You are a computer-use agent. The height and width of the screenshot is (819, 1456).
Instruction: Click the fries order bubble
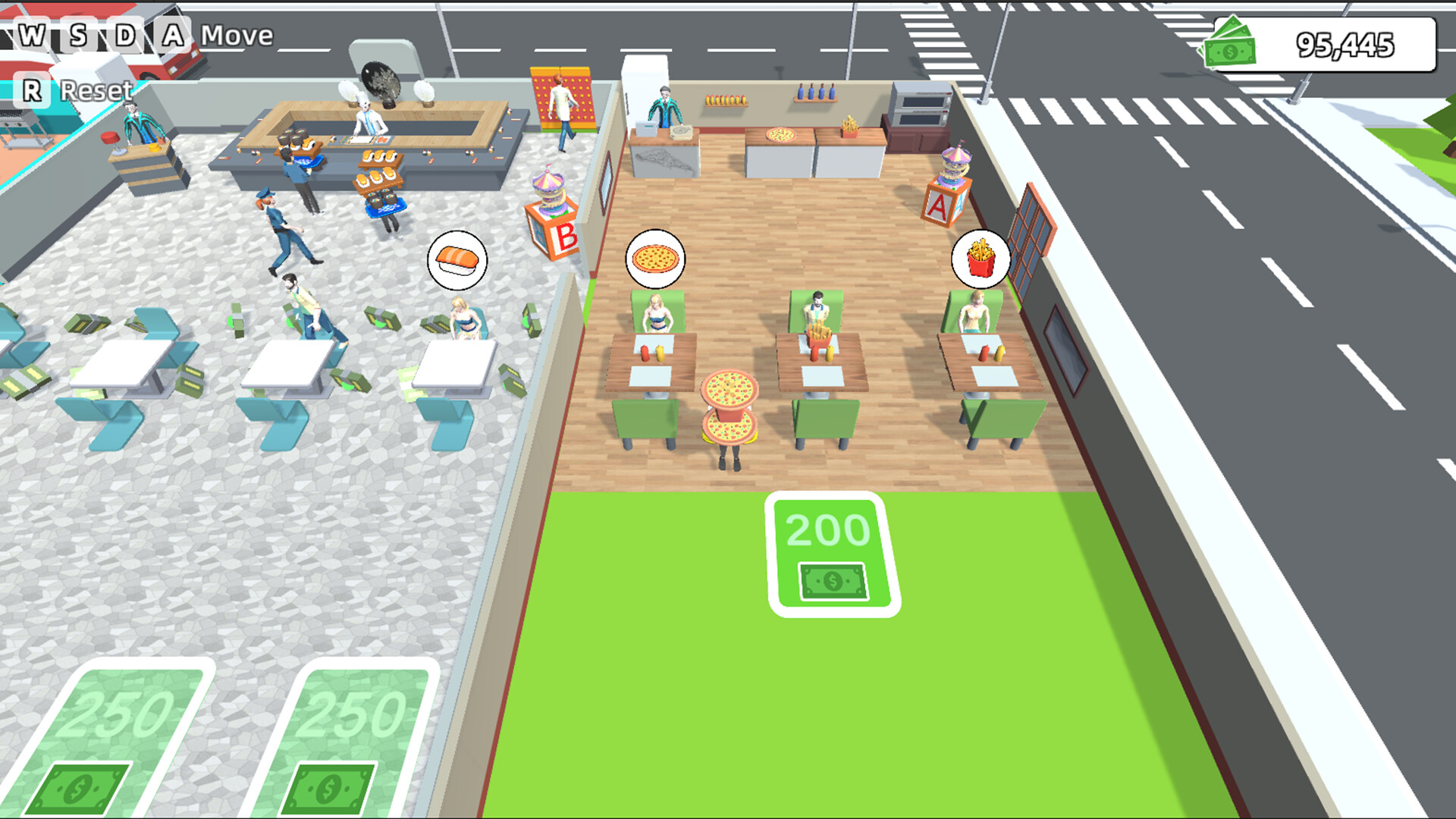(x=982, y=259)
